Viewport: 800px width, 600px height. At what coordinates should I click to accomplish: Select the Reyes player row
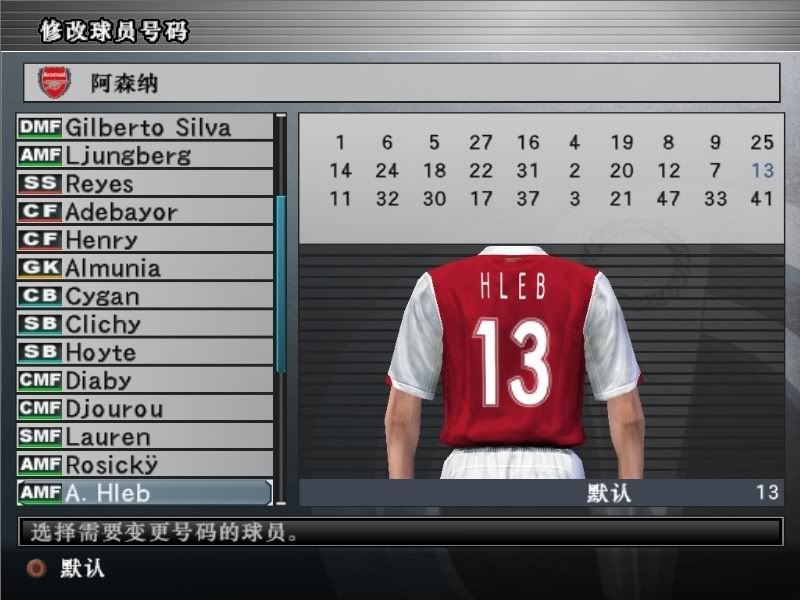146,183
